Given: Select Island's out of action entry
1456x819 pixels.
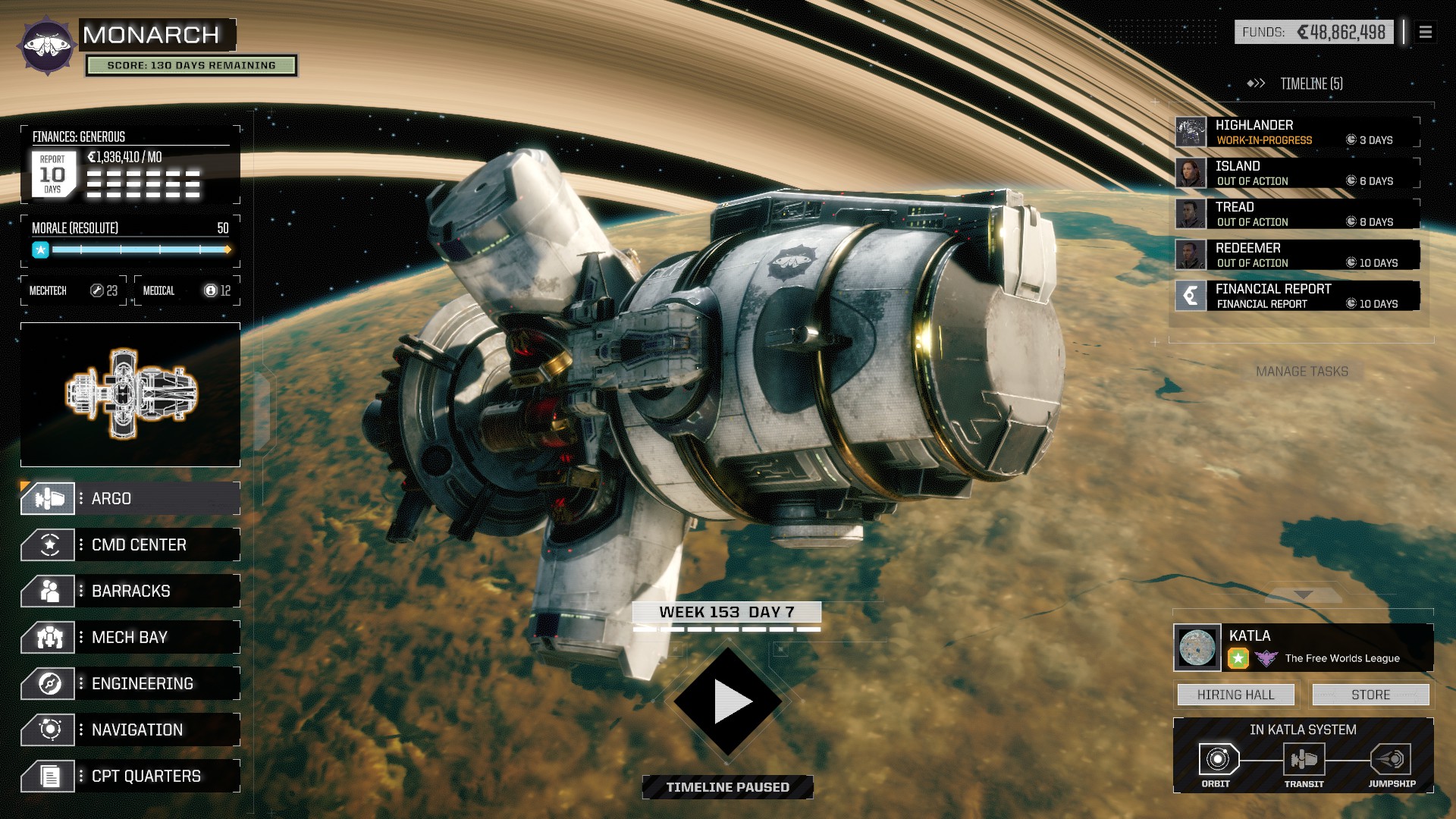Looking at the screenshot, I should [x=1297, y=173].
